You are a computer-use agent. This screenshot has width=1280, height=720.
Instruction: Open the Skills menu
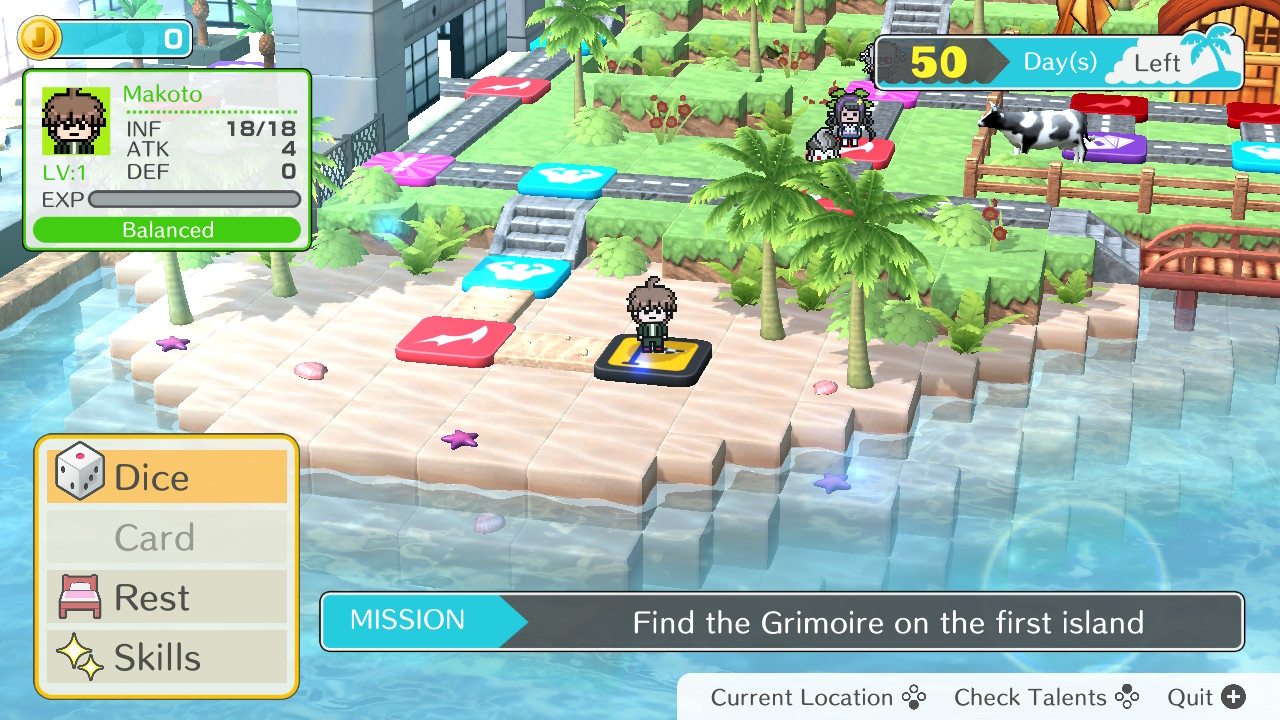click(167, 658)
